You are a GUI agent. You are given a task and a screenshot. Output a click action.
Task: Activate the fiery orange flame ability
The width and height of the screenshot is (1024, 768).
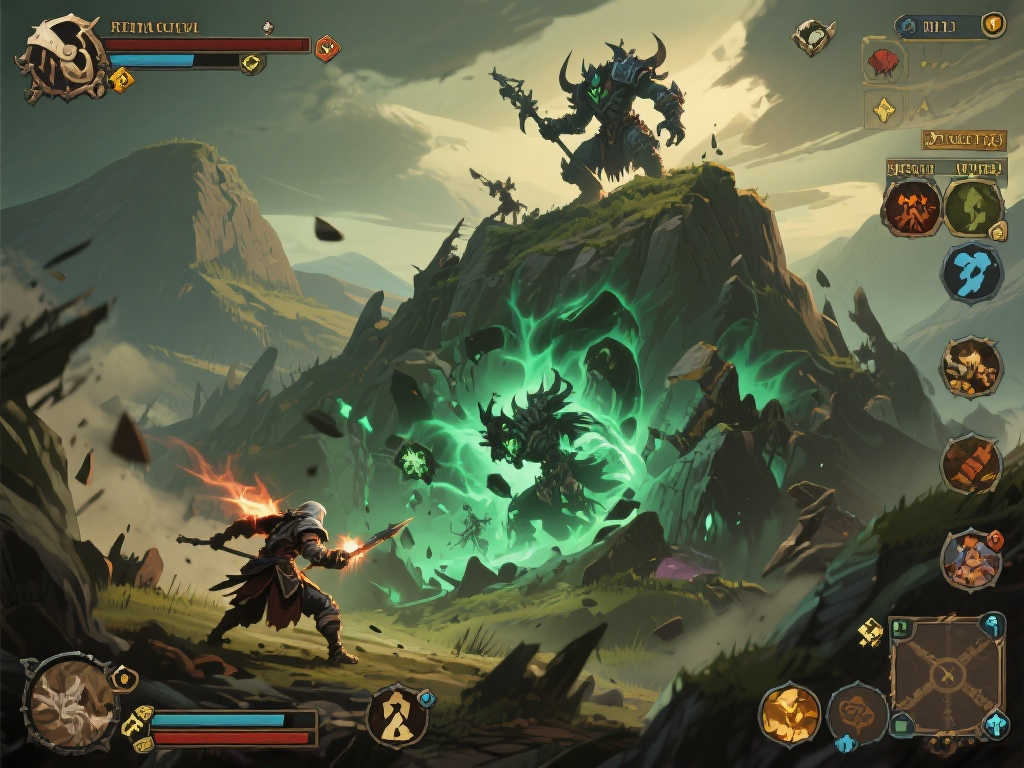[911, 207]
